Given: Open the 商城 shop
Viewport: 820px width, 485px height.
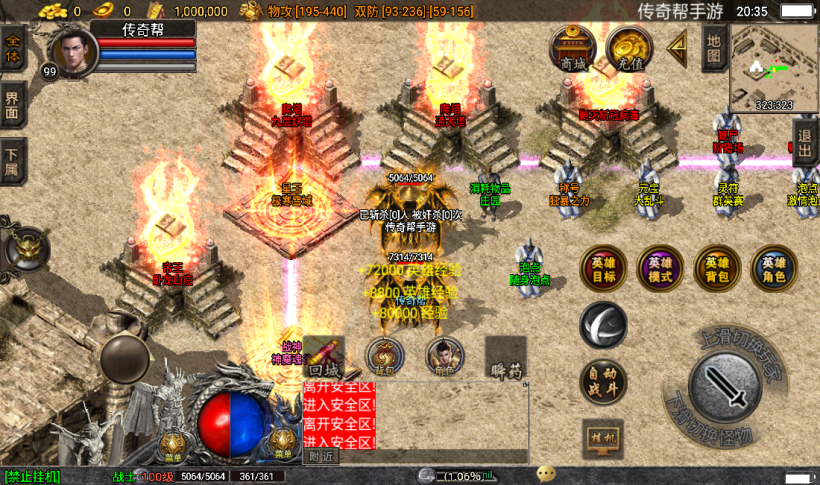Looking at the screenshot, I should click(573, 47).
